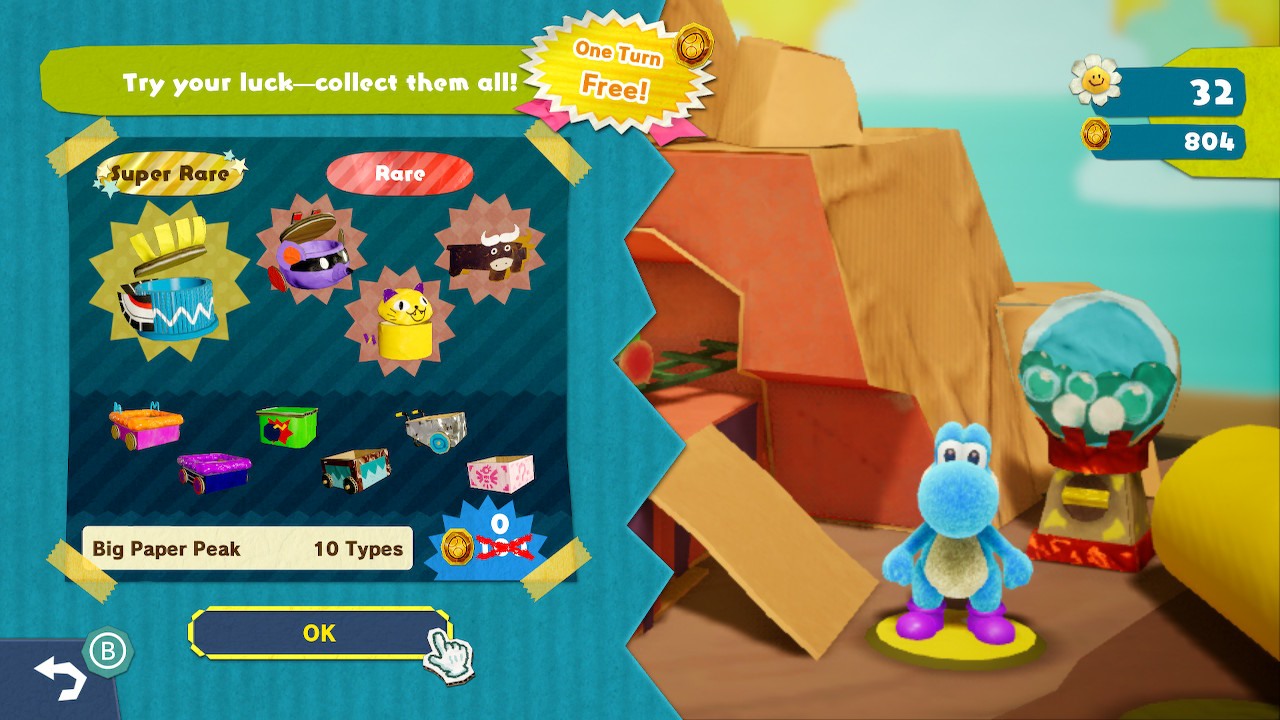Go back using the return arrow

(60, 677)
